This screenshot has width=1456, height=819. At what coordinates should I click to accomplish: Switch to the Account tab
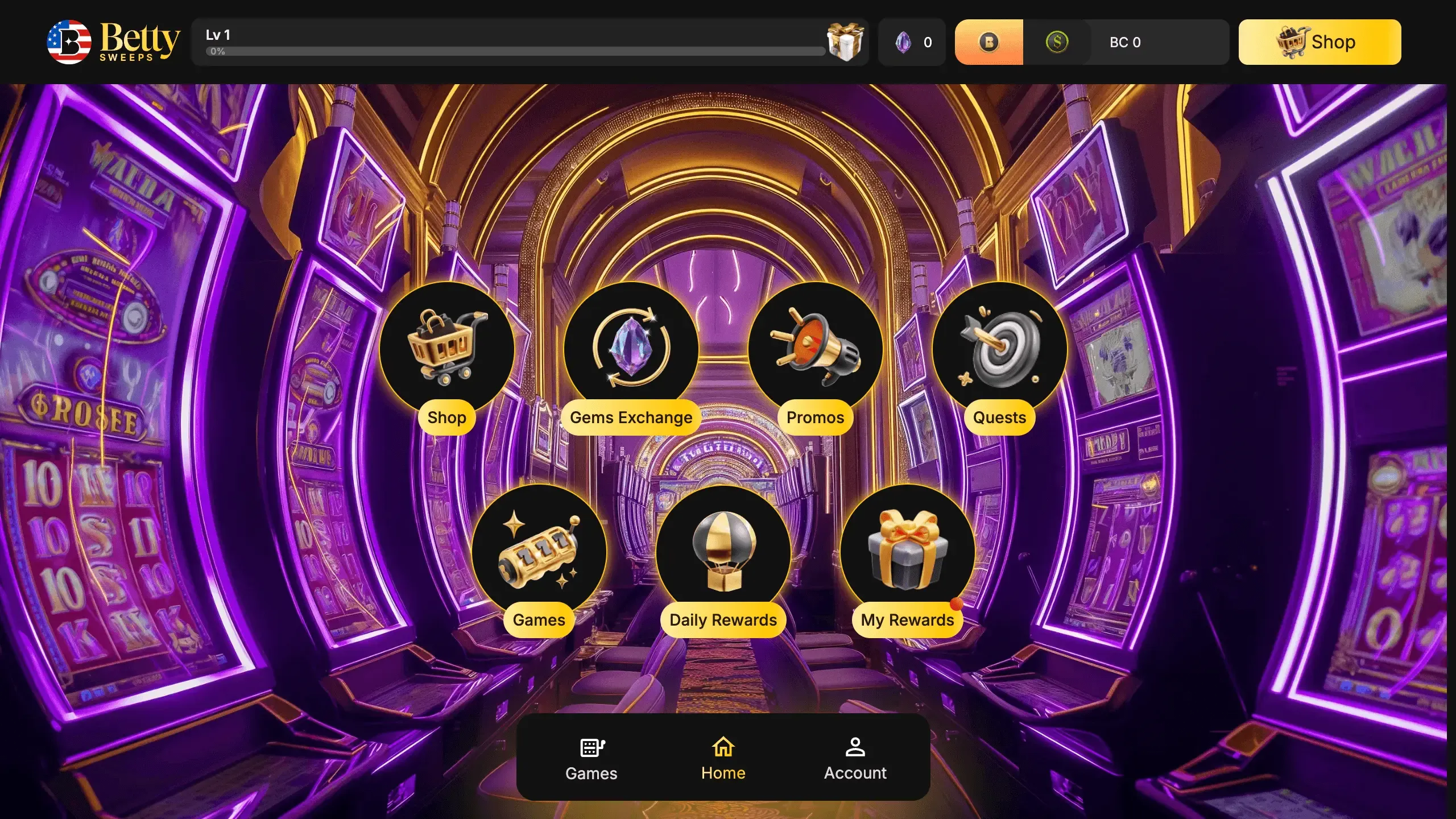[855, 758]
